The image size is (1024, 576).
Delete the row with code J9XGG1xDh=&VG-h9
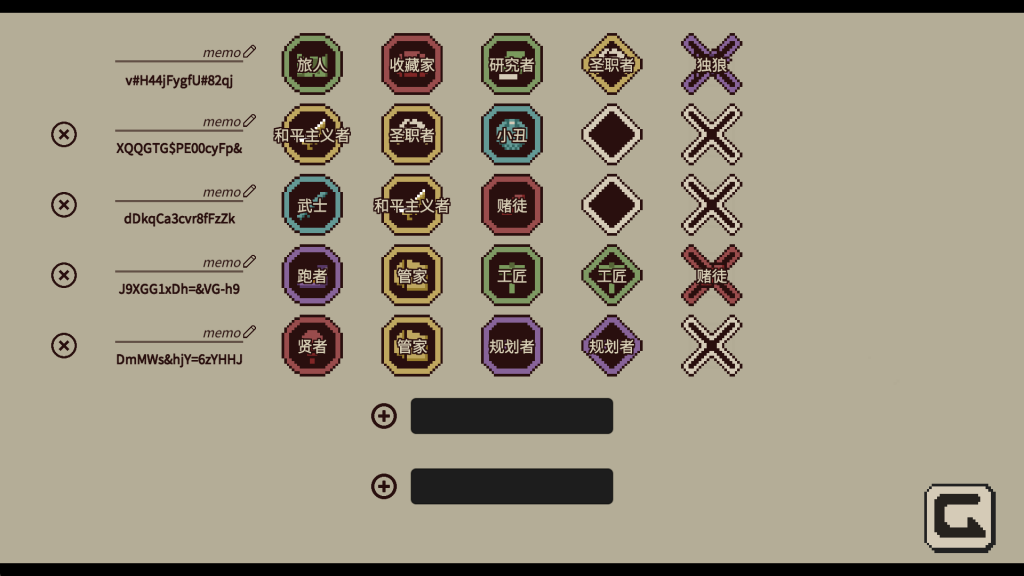(x=64, y=275)
